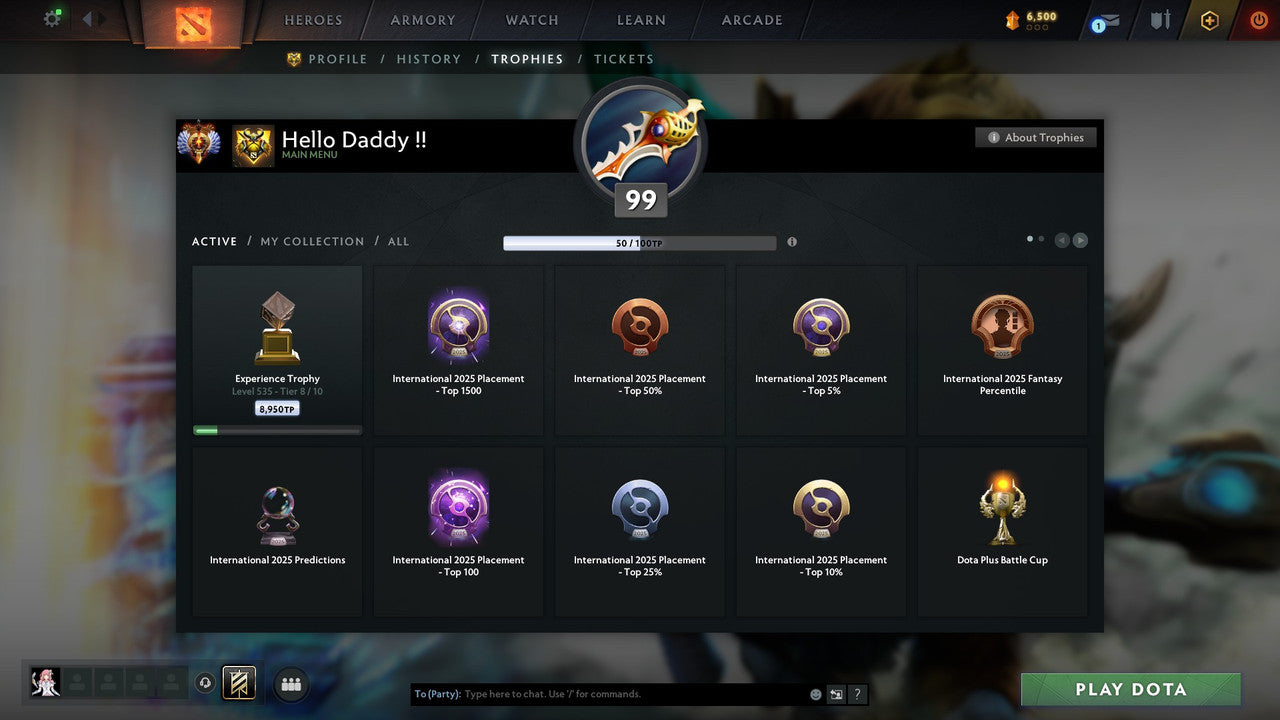Toggle the equipped guild banner slot
1280x720 pixels.
pos(237,684)
